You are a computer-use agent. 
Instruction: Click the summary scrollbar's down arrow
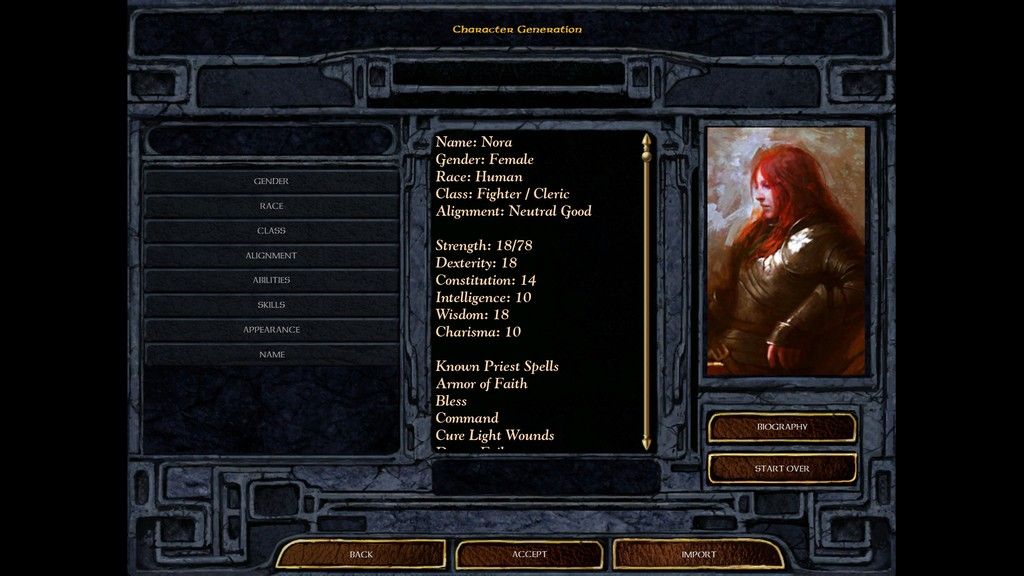tap(646, 441)
